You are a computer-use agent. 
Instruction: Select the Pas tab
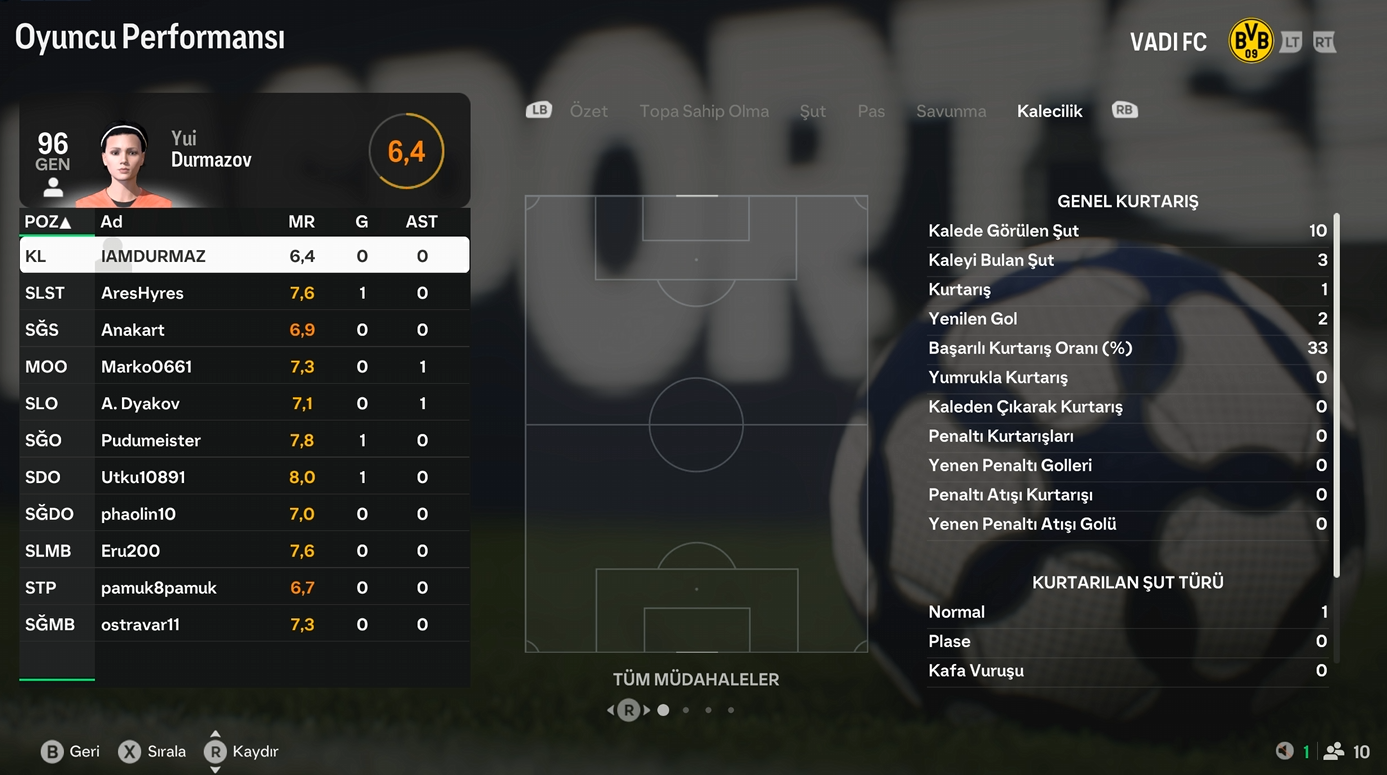pos(871,111)
